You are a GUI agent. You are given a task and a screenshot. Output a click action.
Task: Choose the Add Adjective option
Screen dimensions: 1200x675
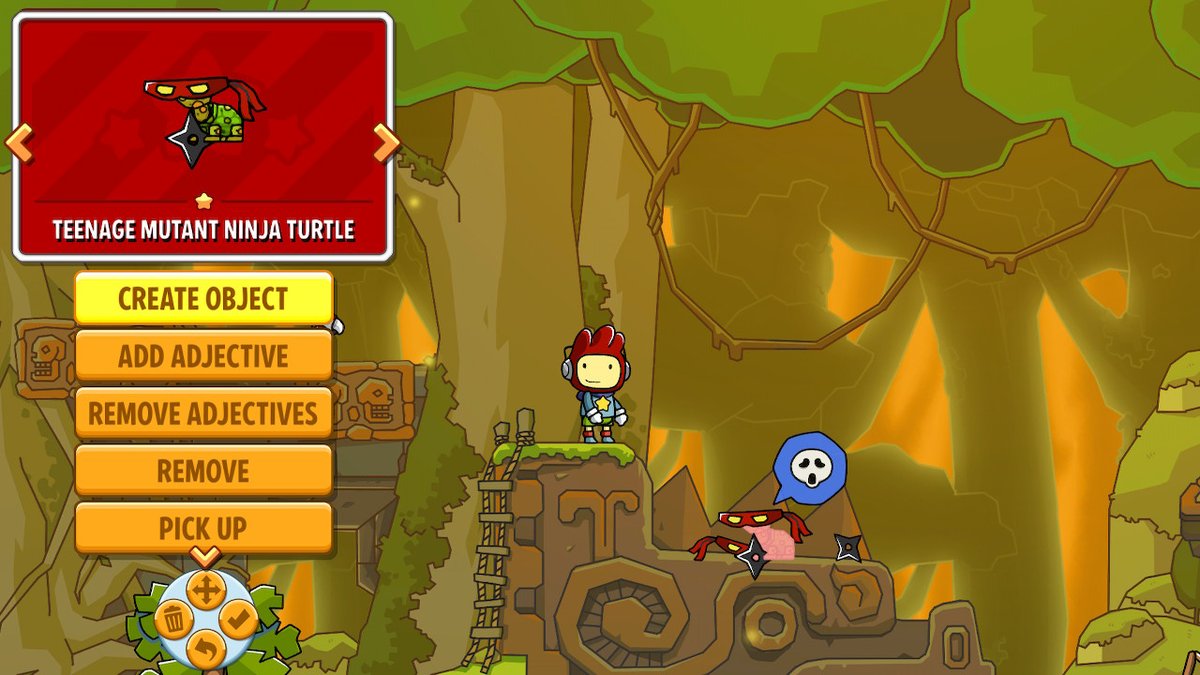point(203,356)
